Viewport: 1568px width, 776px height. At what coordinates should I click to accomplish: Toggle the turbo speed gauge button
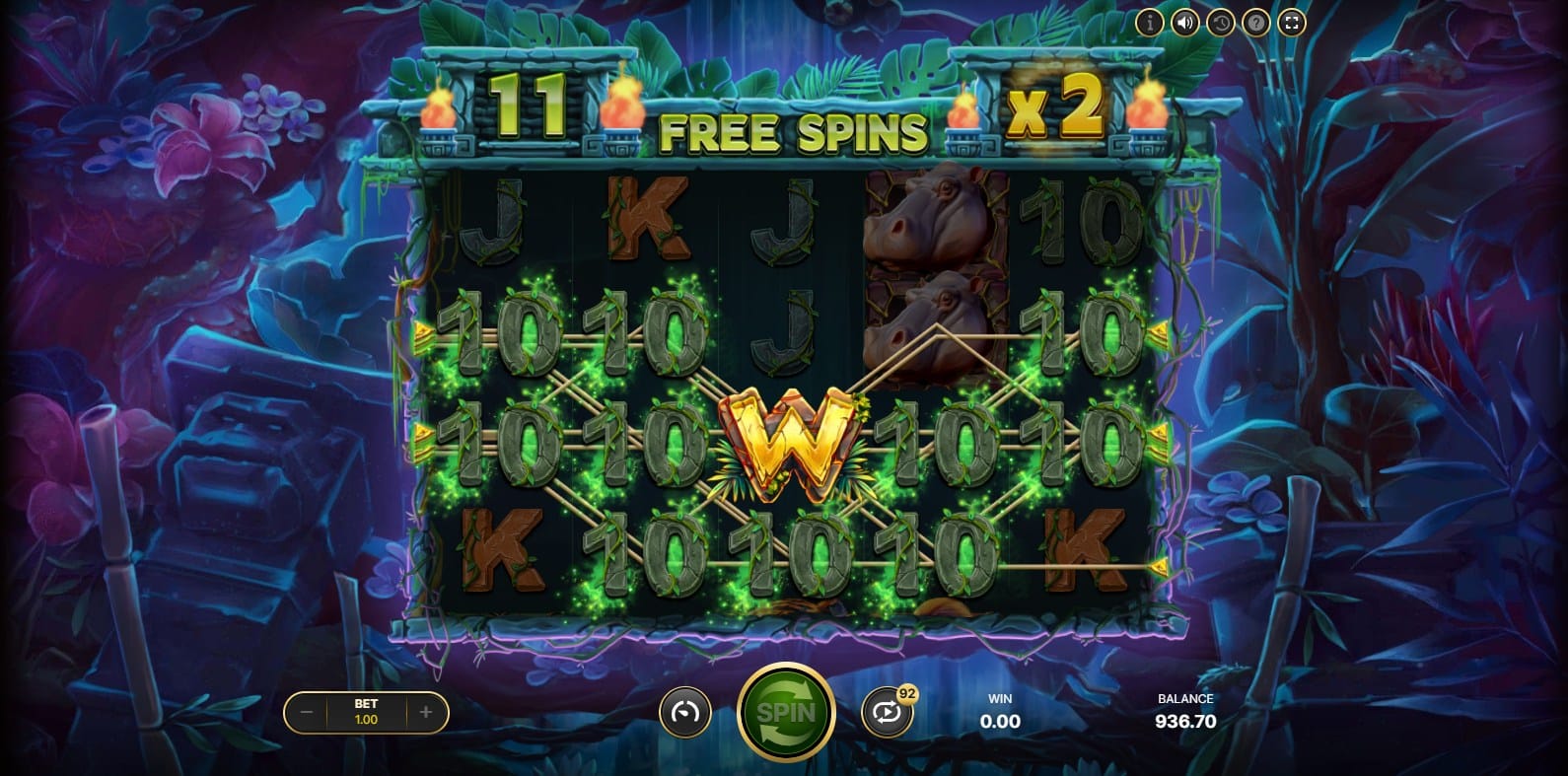tap(684, 712)
